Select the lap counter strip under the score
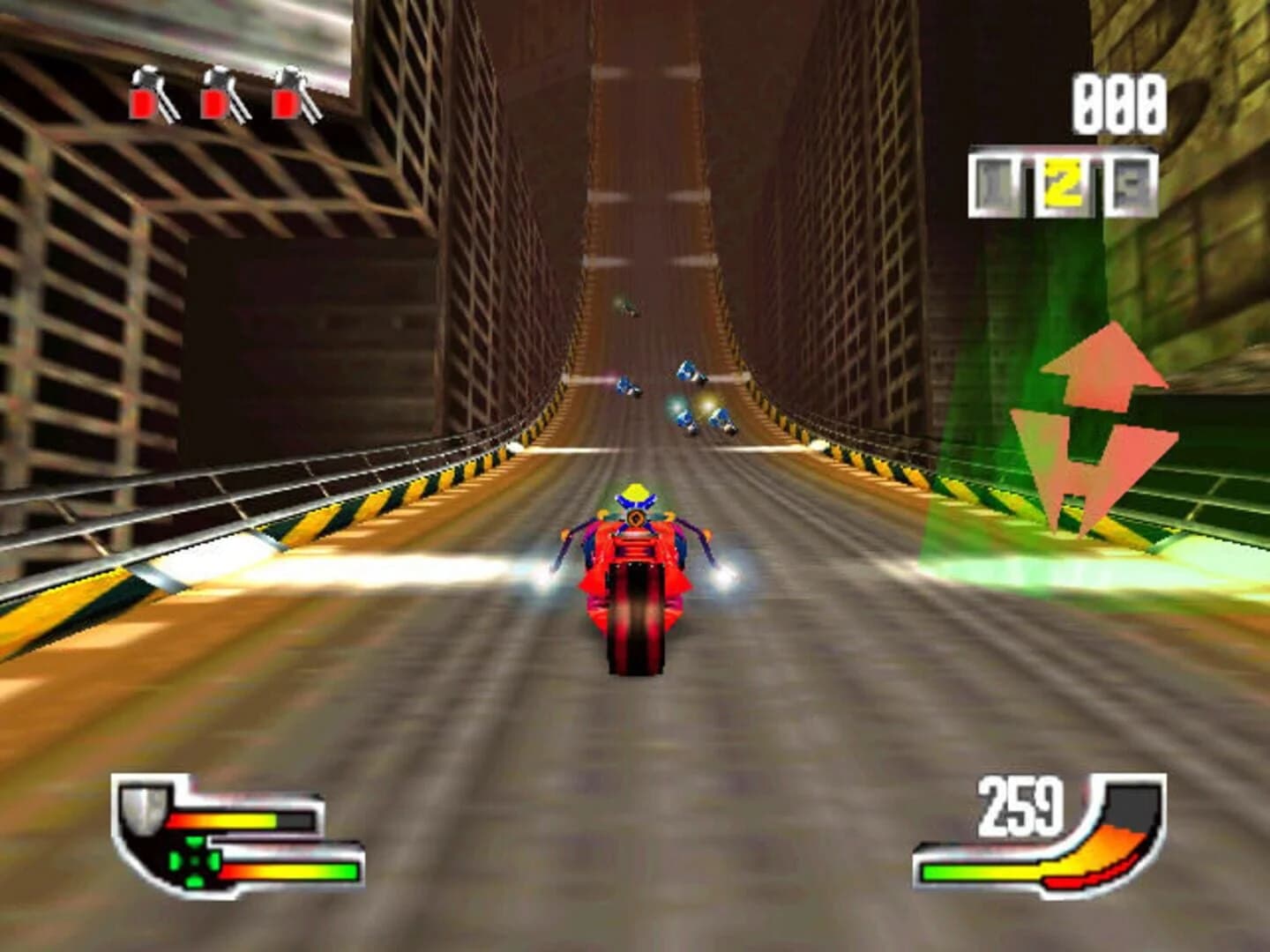Screen dimensions: 1270x952 pyautogui.click(x=1065, y=182)
